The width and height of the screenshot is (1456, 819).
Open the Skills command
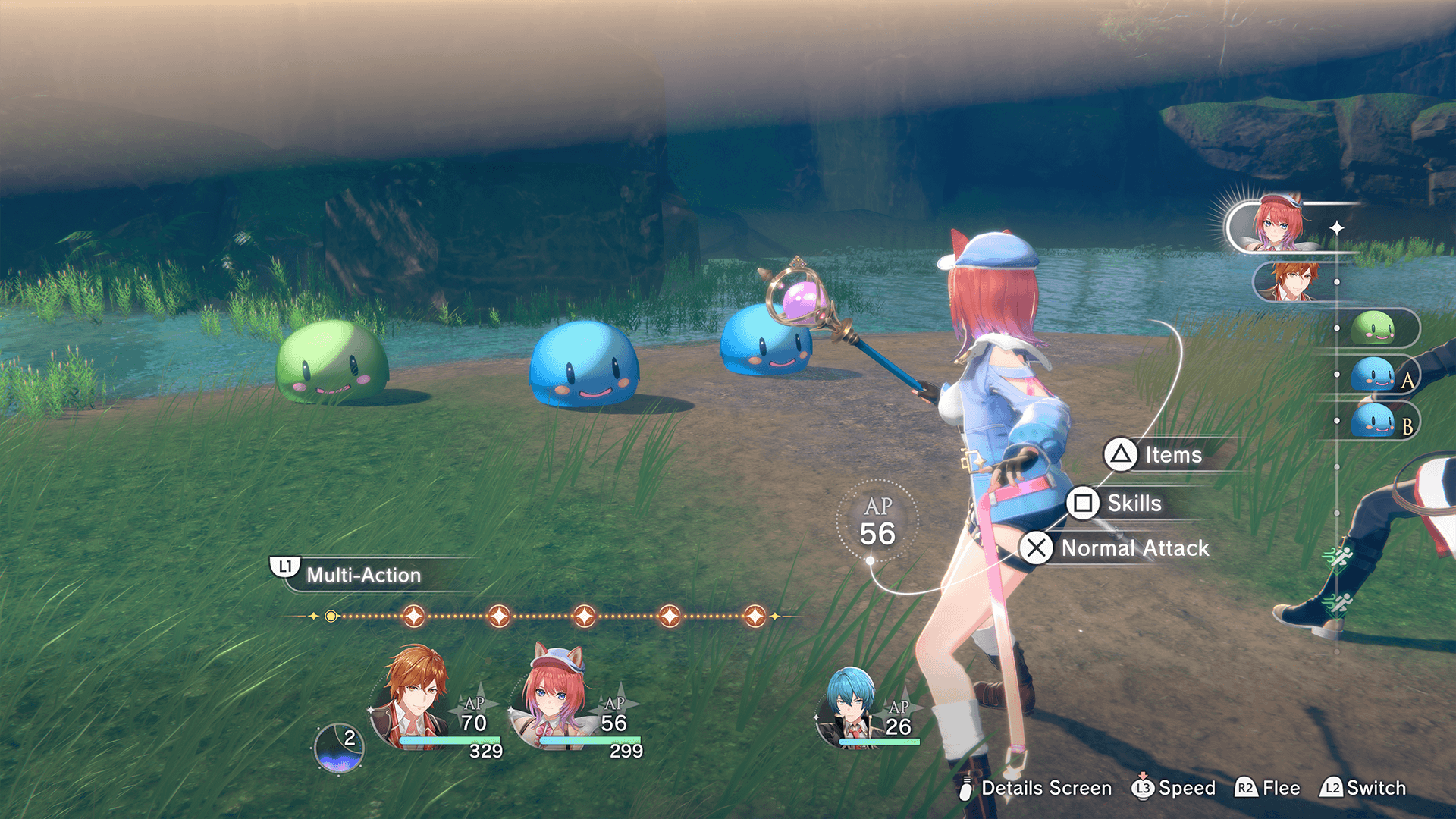(x=1116, y=503)
